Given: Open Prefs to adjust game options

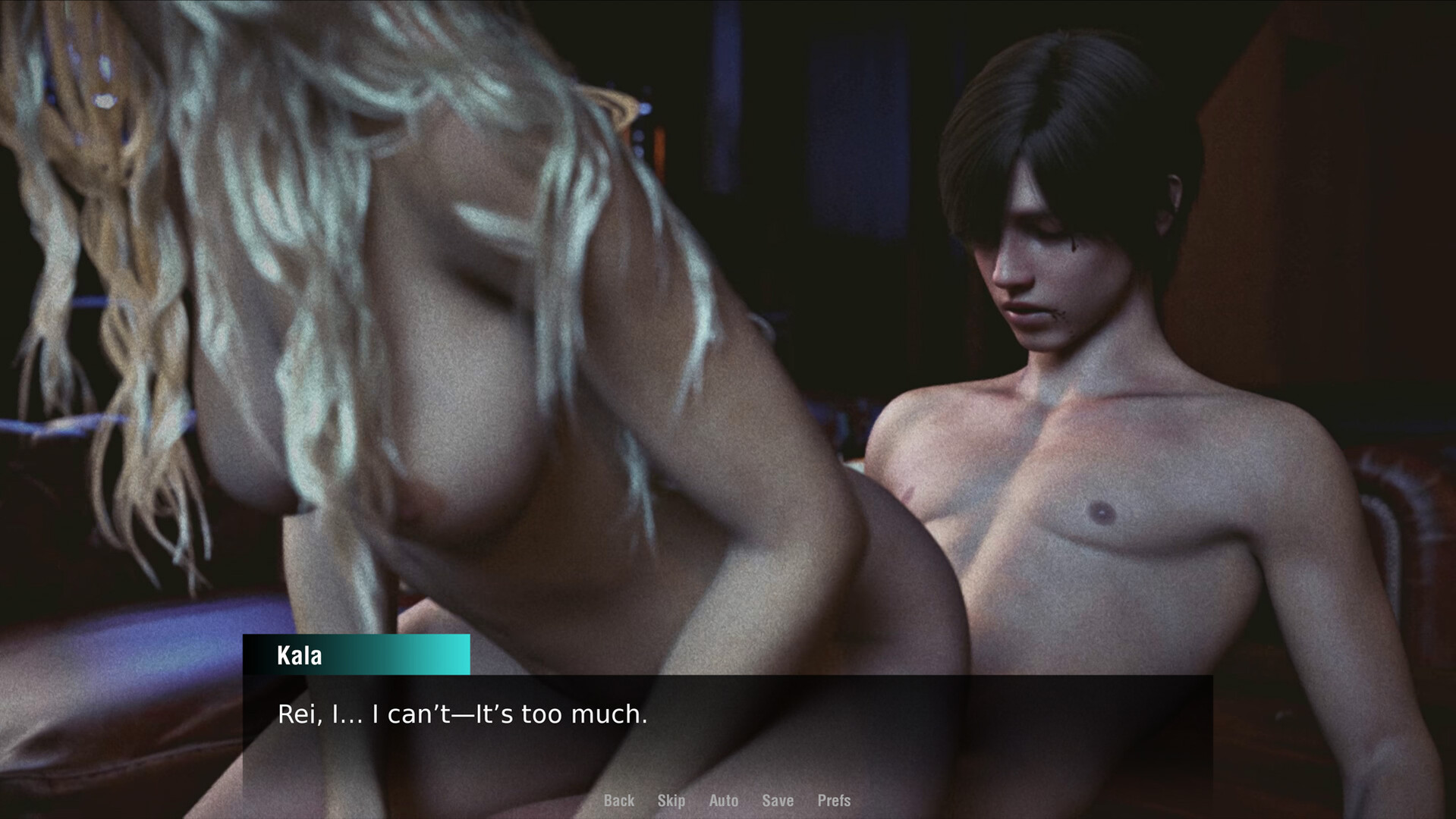Looking at the screenshot, I should 834,800.
